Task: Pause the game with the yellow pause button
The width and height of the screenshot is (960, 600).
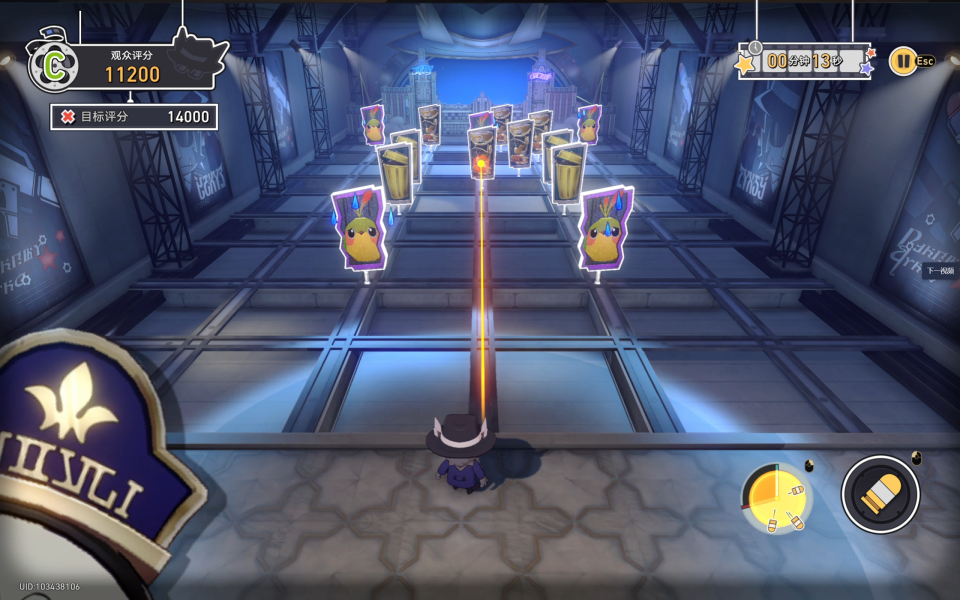Action: pyautogui.click(x=902, y=61)
